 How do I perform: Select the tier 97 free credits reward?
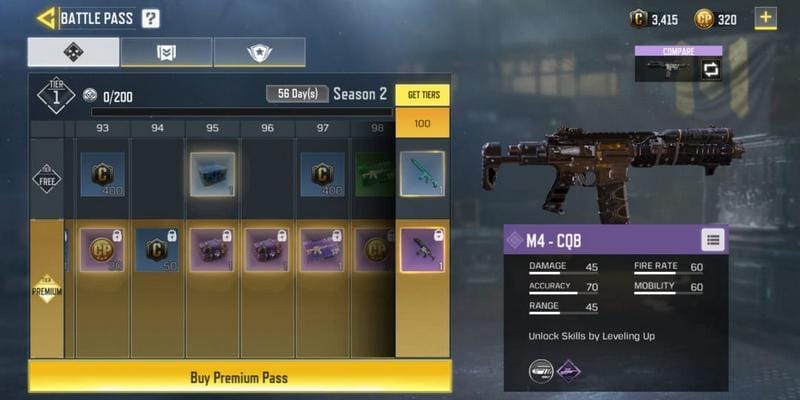point(322,174)
